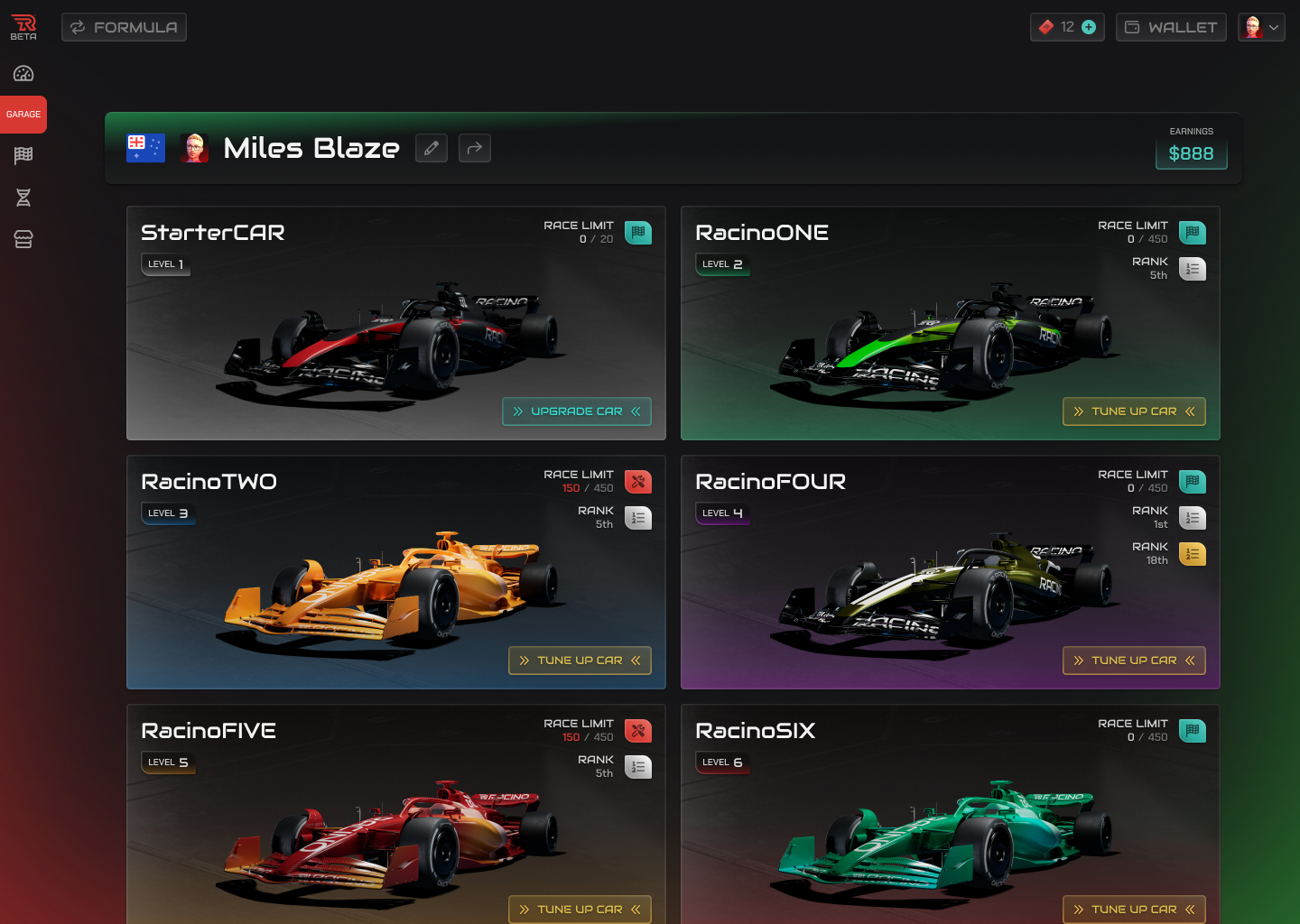Screen dimensions: 1300x924
Task: Select the Garage sidebar tab
Action: 23,115
